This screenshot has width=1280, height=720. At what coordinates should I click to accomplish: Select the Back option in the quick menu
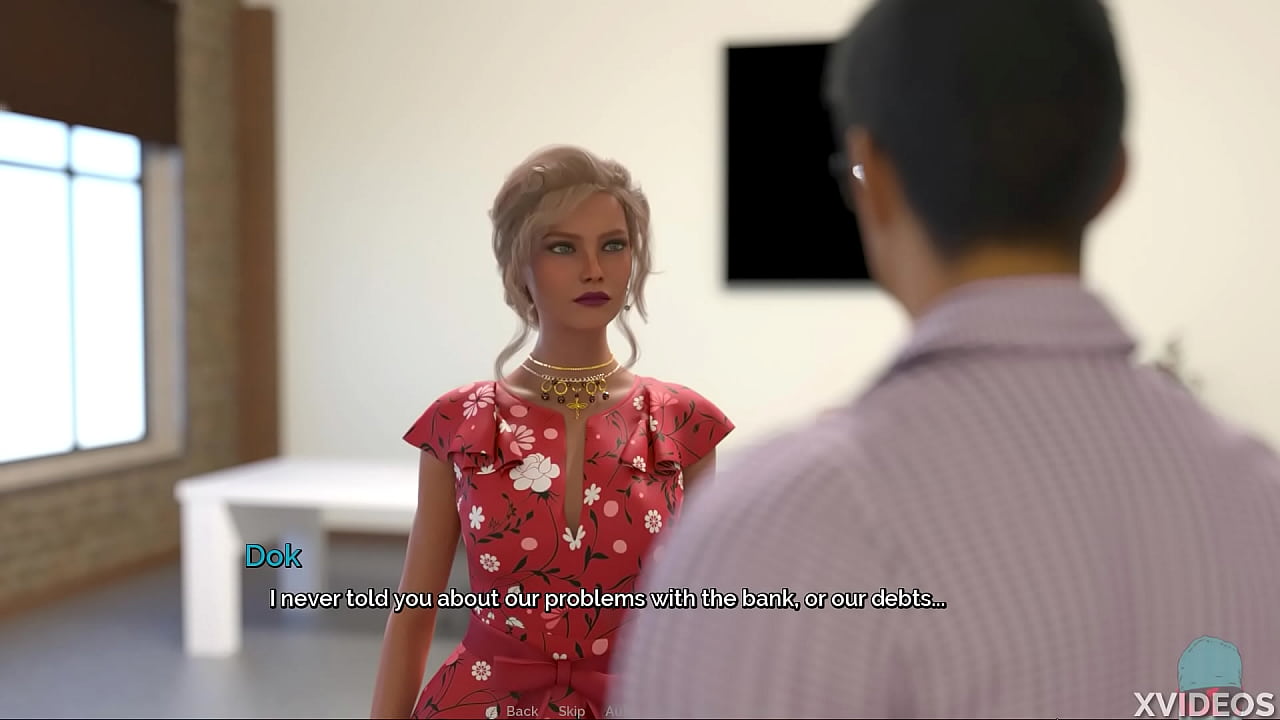click(x=521, y=711)
